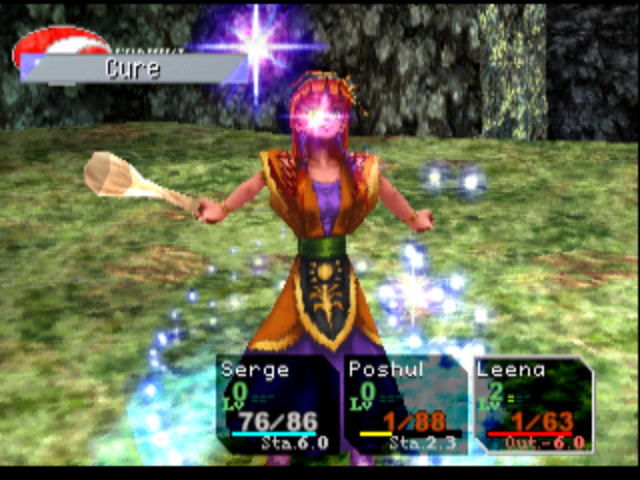The height and width of the screenshot is (480, 640).
Task: Choose Leena's party status panel
Action: point(532,404)
